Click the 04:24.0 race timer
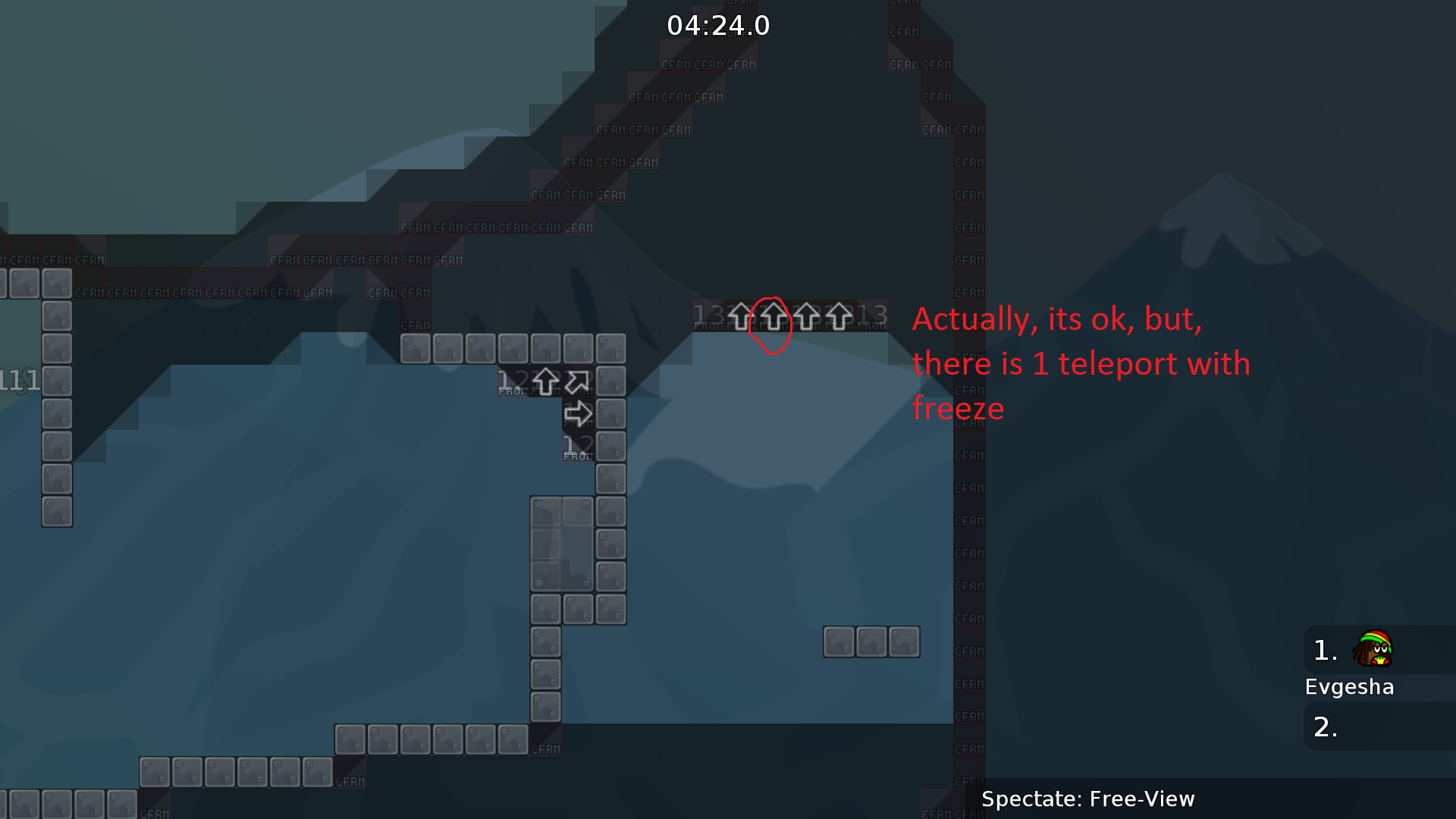 pos(717,25)
